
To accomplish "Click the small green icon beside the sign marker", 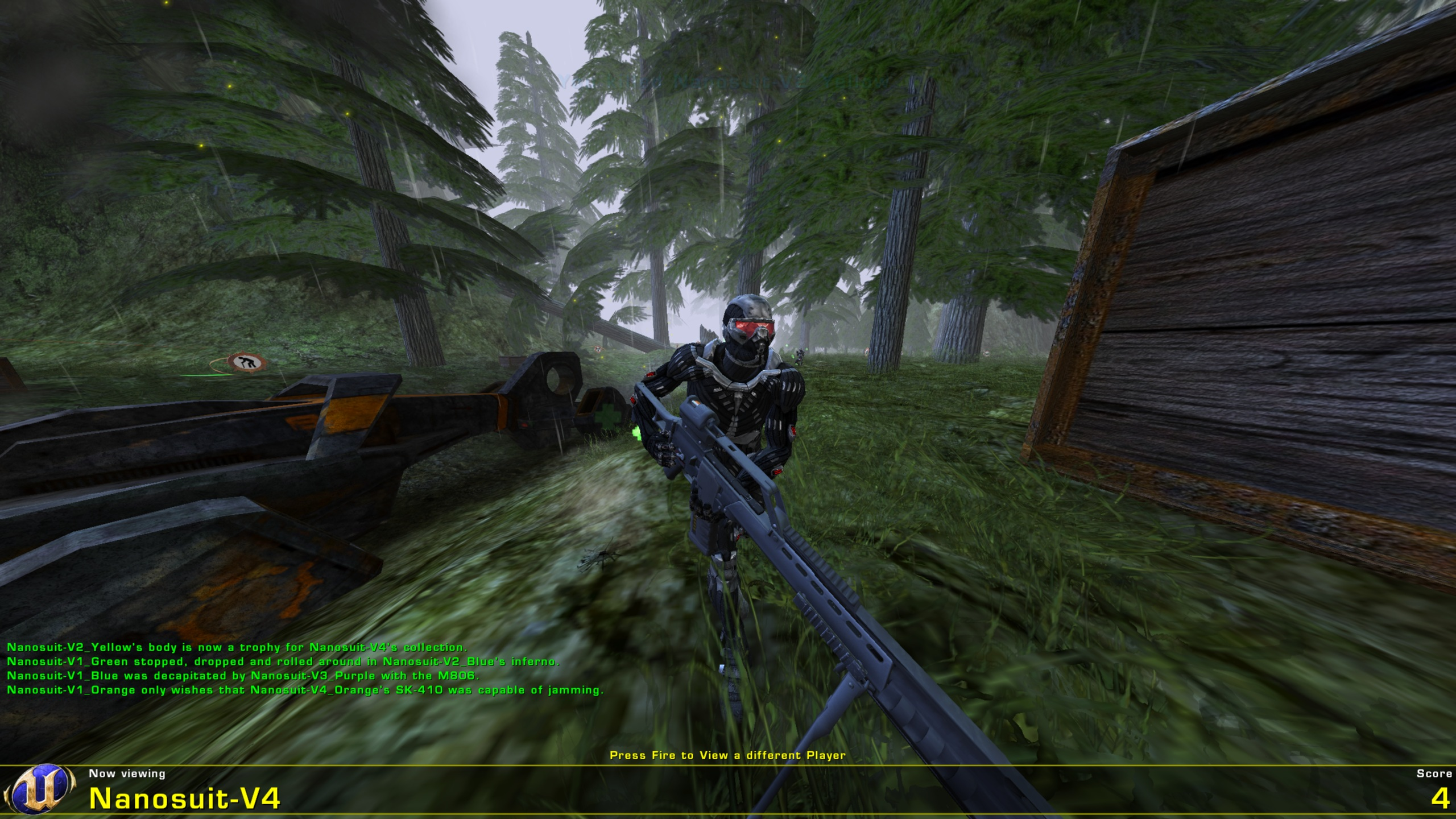I will 210,374.
